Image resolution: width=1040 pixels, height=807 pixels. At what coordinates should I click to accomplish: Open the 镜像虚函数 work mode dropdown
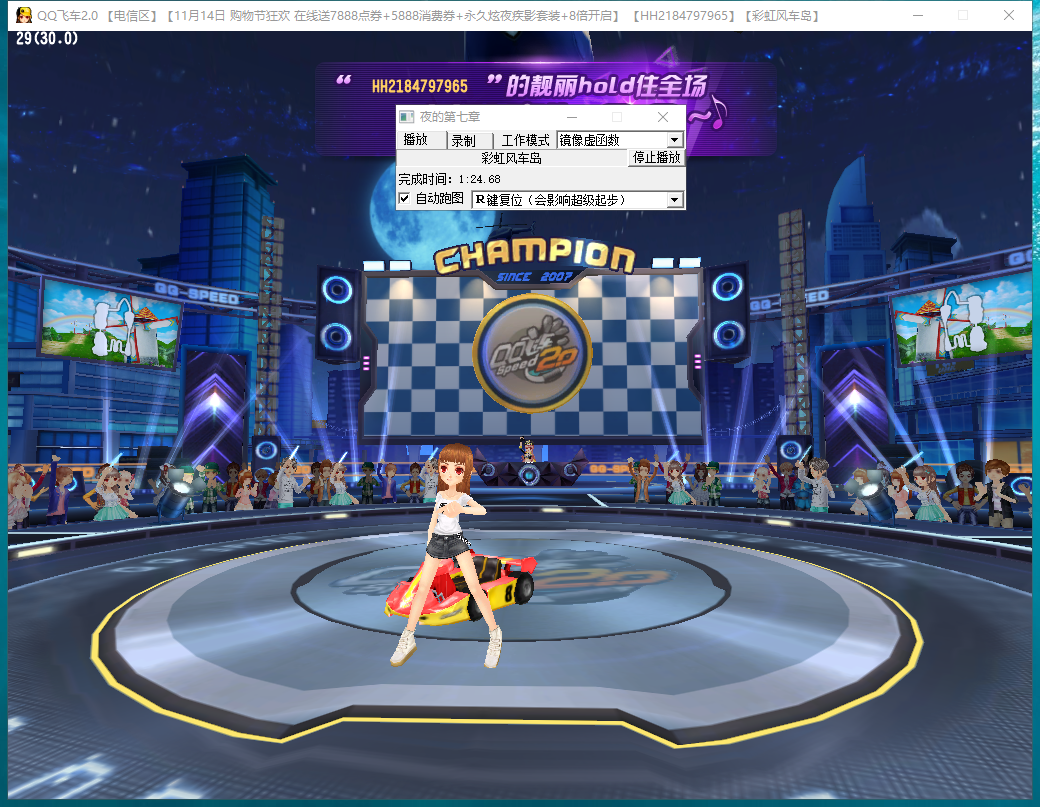pyautogui.click(x=675, y=140)
